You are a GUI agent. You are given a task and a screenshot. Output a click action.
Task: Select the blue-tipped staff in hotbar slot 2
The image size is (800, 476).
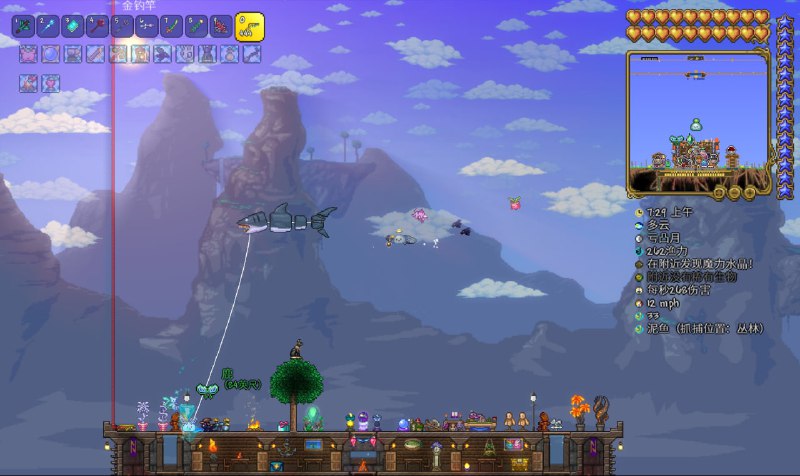point(50,25)
